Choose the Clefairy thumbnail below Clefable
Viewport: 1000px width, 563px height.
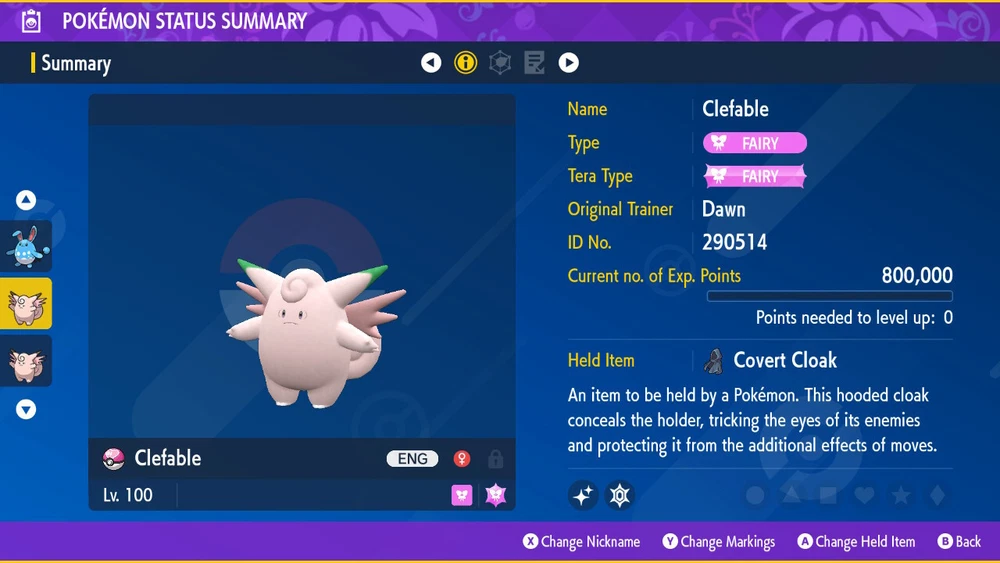(26, 361)
